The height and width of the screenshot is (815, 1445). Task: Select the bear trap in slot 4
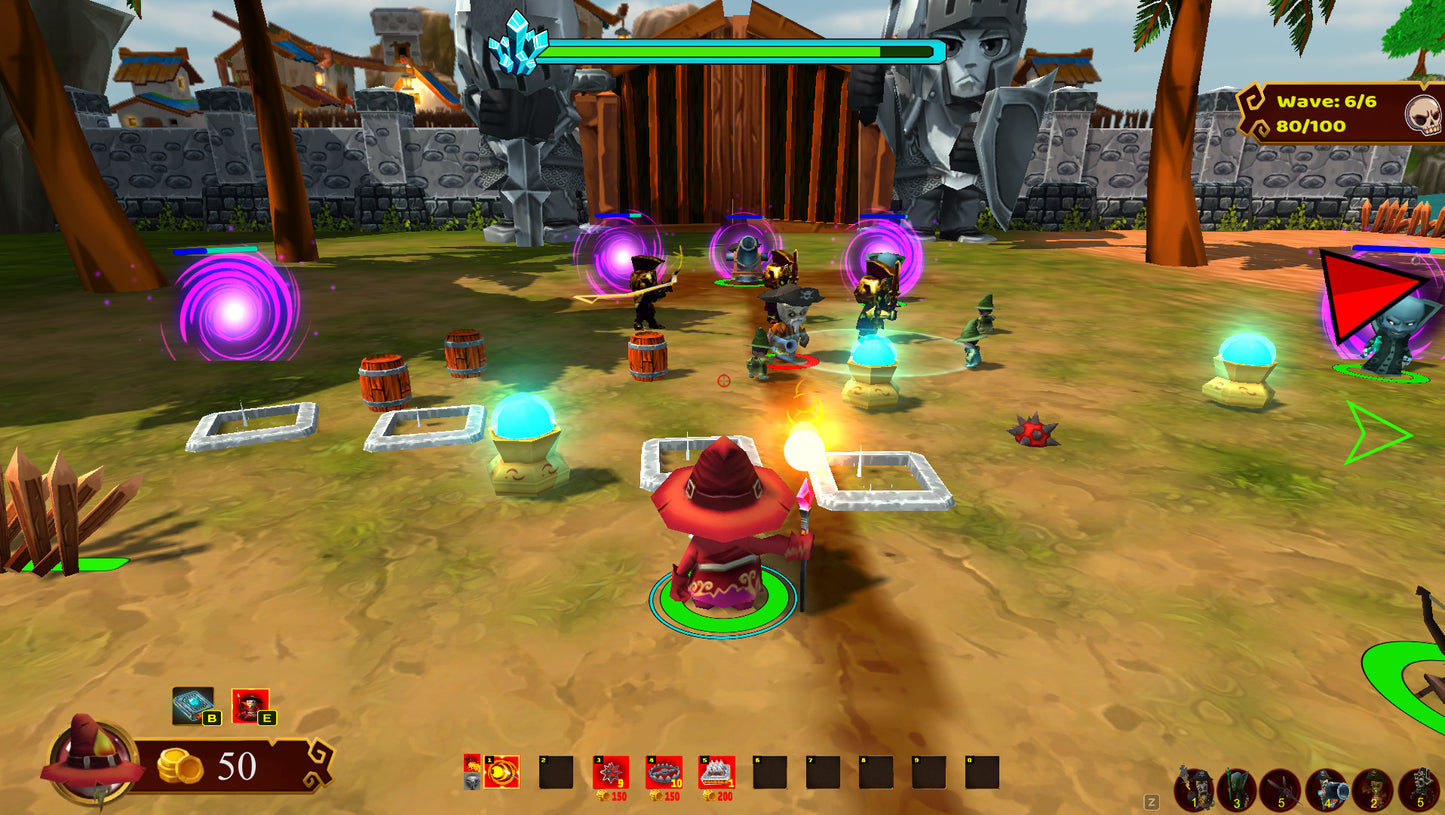click(x=664, y=773)
